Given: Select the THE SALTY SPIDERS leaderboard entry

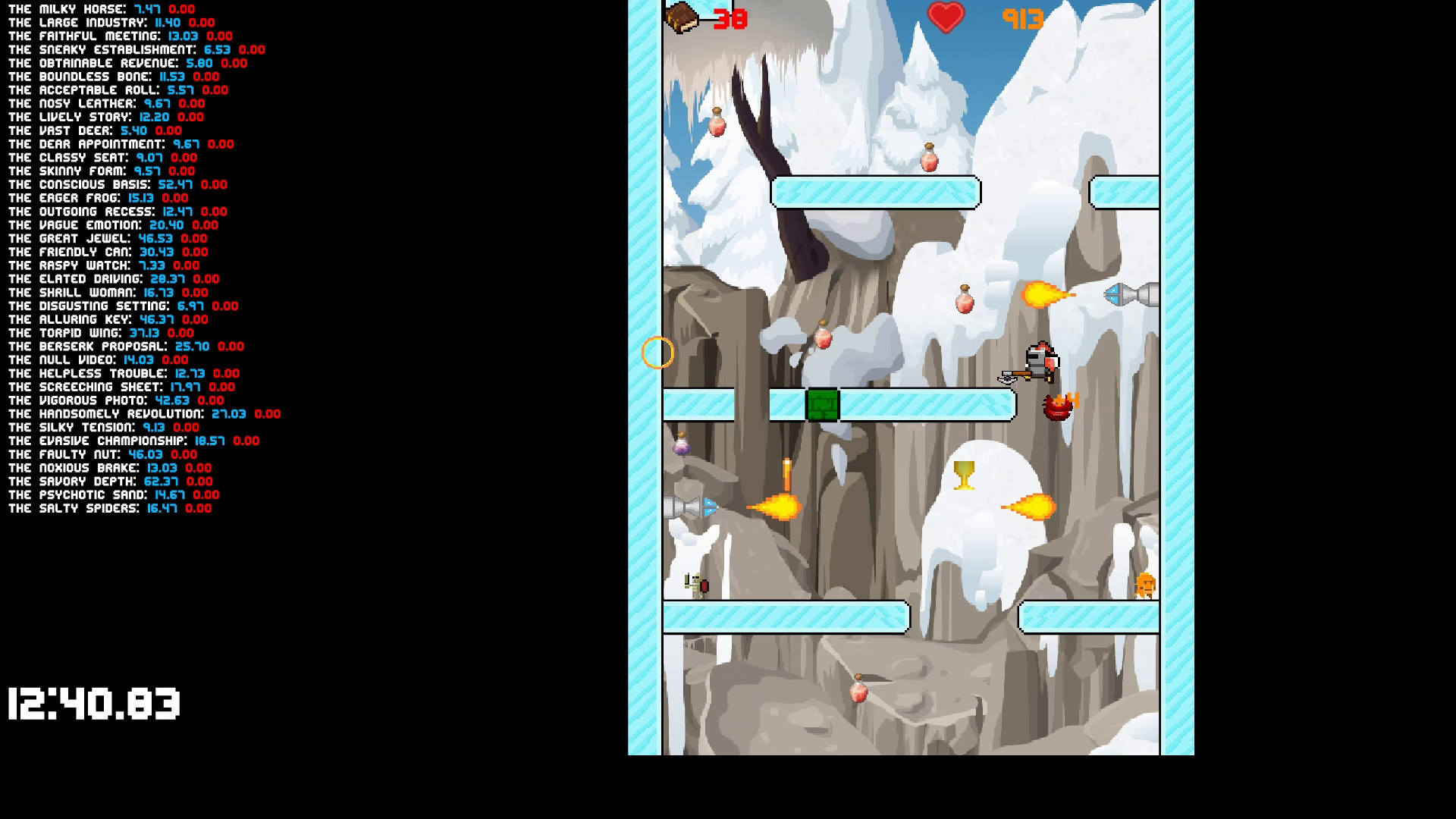Looking at the screenshot, I should pyautogui.click(x=108, y=509).
